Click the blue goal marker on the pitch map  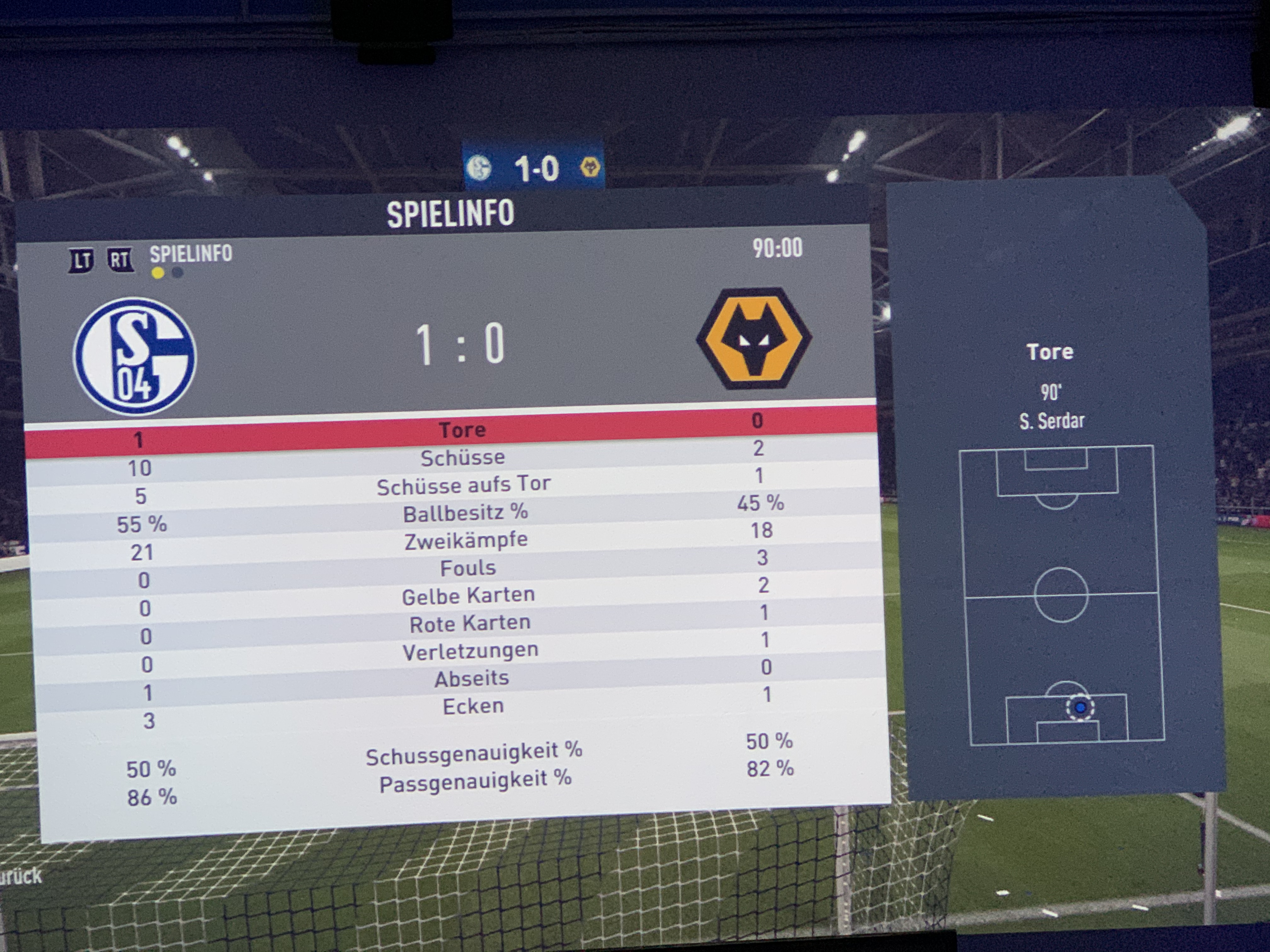(1080, 707)
